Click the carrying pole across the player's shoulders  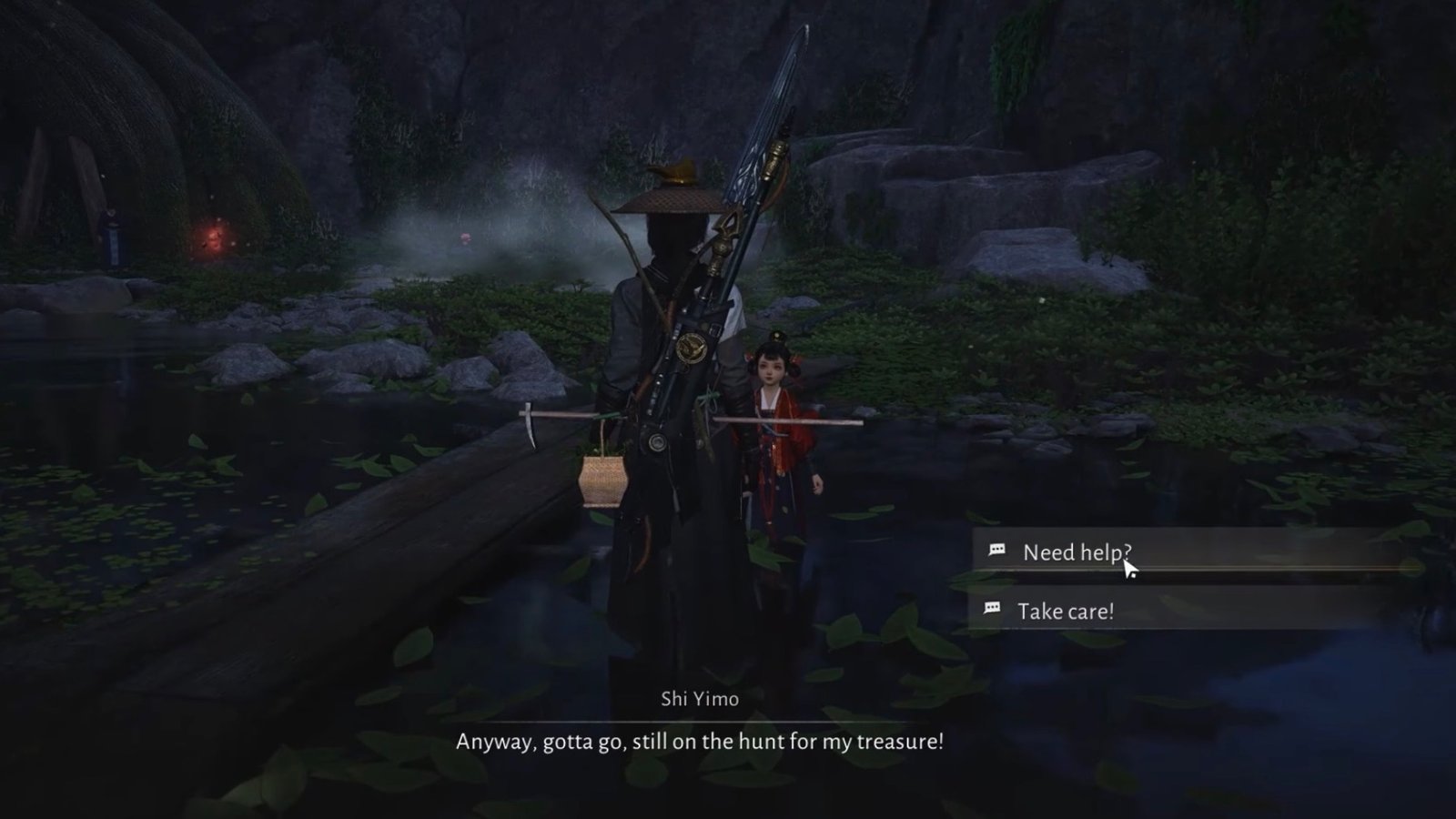(x=801, y=423)
